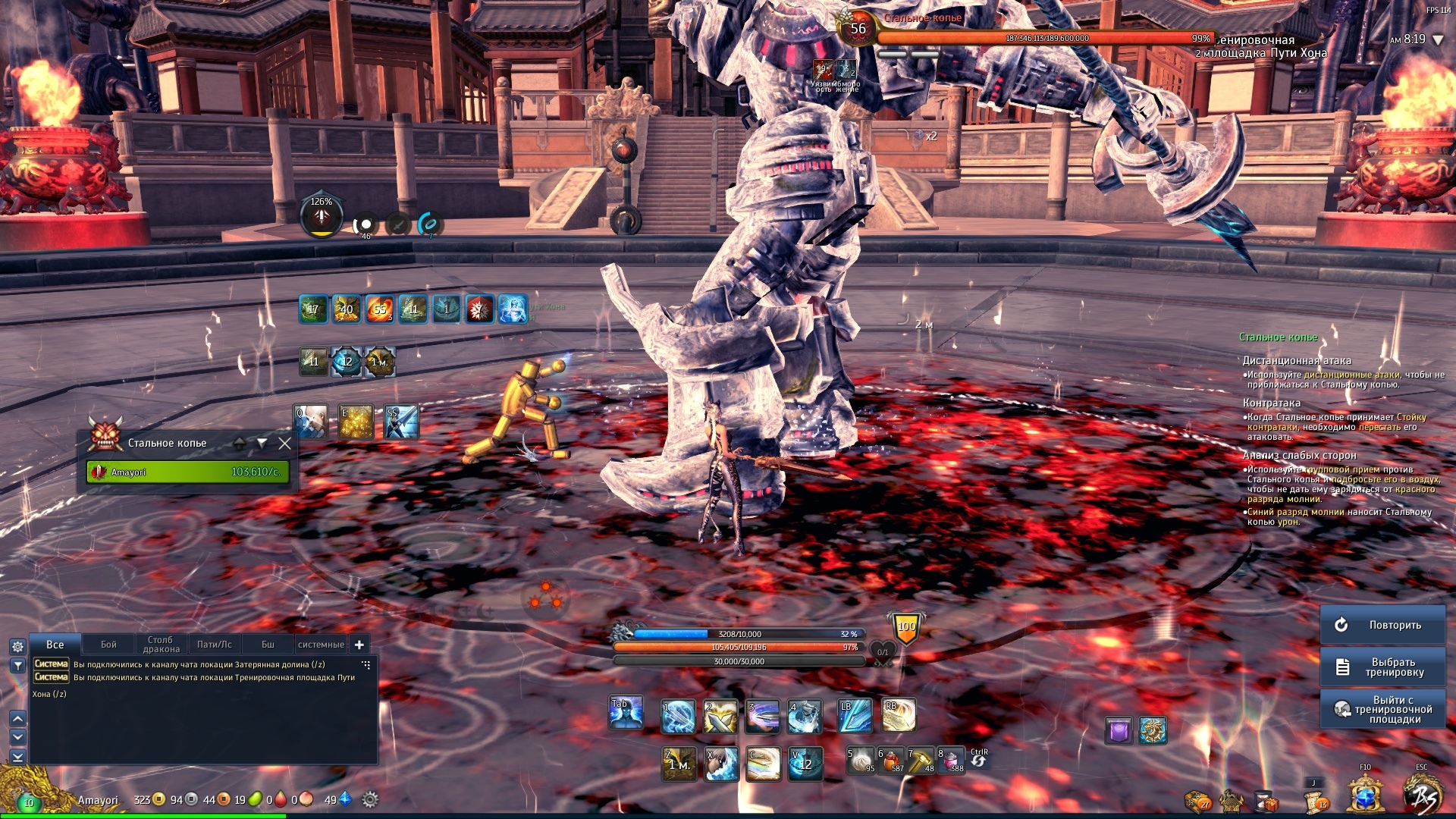Add a new chat tab with plus

pos(359,645)
